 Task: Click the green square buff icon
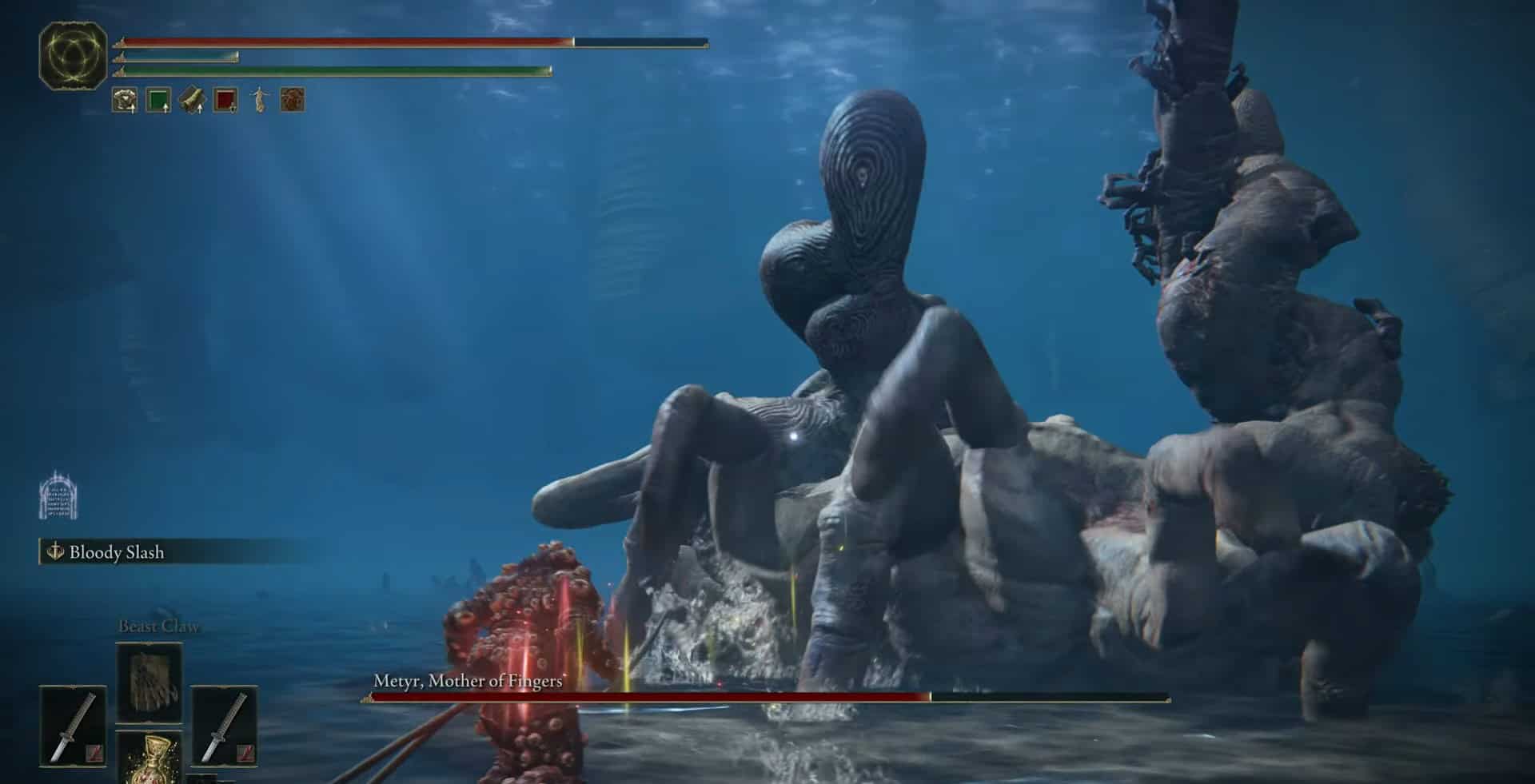[x=158, y=101]
